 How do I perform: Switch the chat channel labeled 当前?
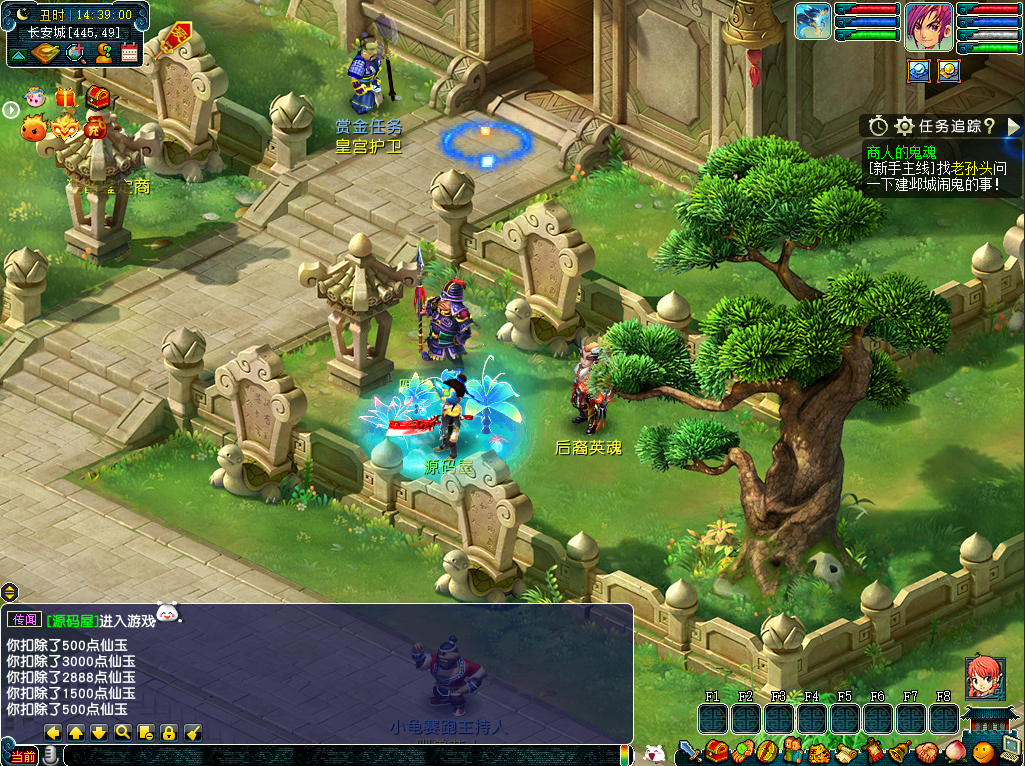(22, 756)
